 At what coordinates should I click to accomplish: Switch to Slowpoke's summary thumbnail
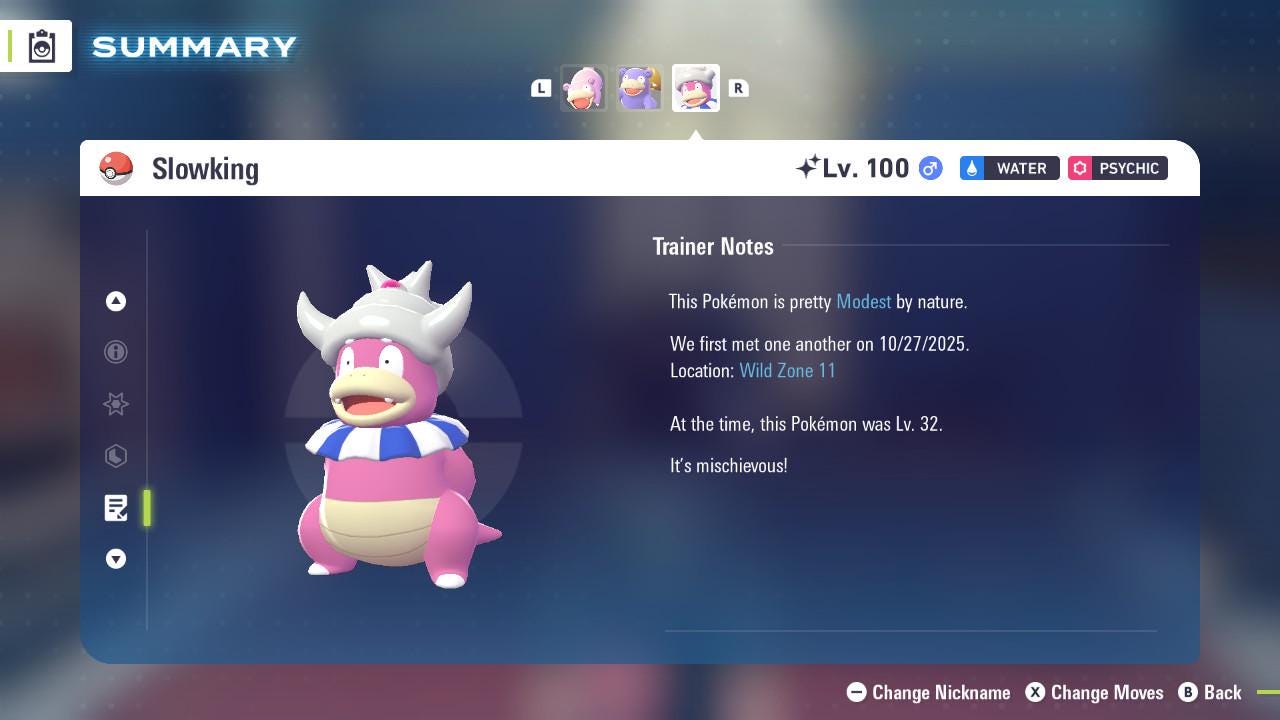[x=584, y=88]
